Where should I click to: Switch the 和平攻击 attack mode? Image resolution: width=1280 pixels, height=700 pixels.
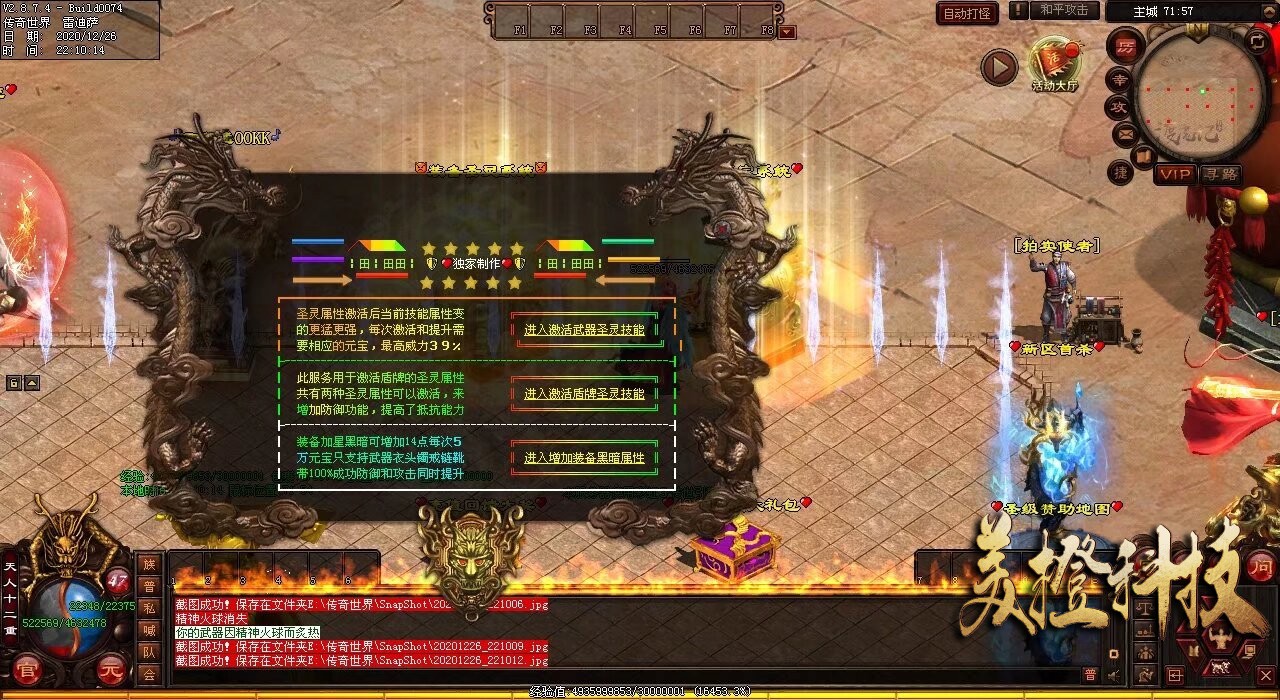click(1064, 10)
